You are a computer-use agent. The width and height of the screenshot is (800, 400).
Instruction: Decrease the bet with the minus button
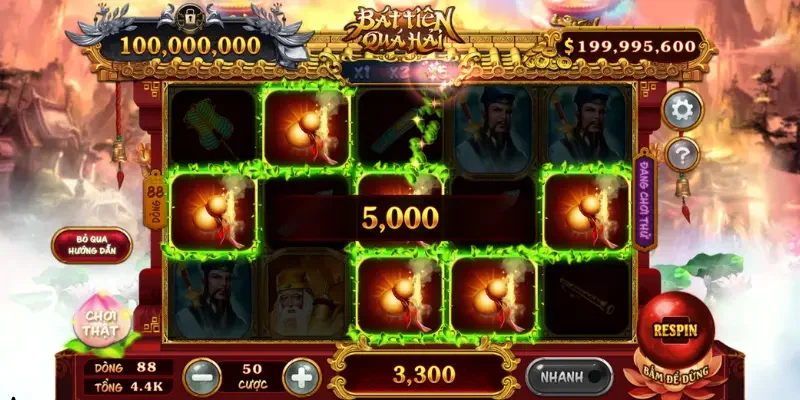click(x=202, y=377)
